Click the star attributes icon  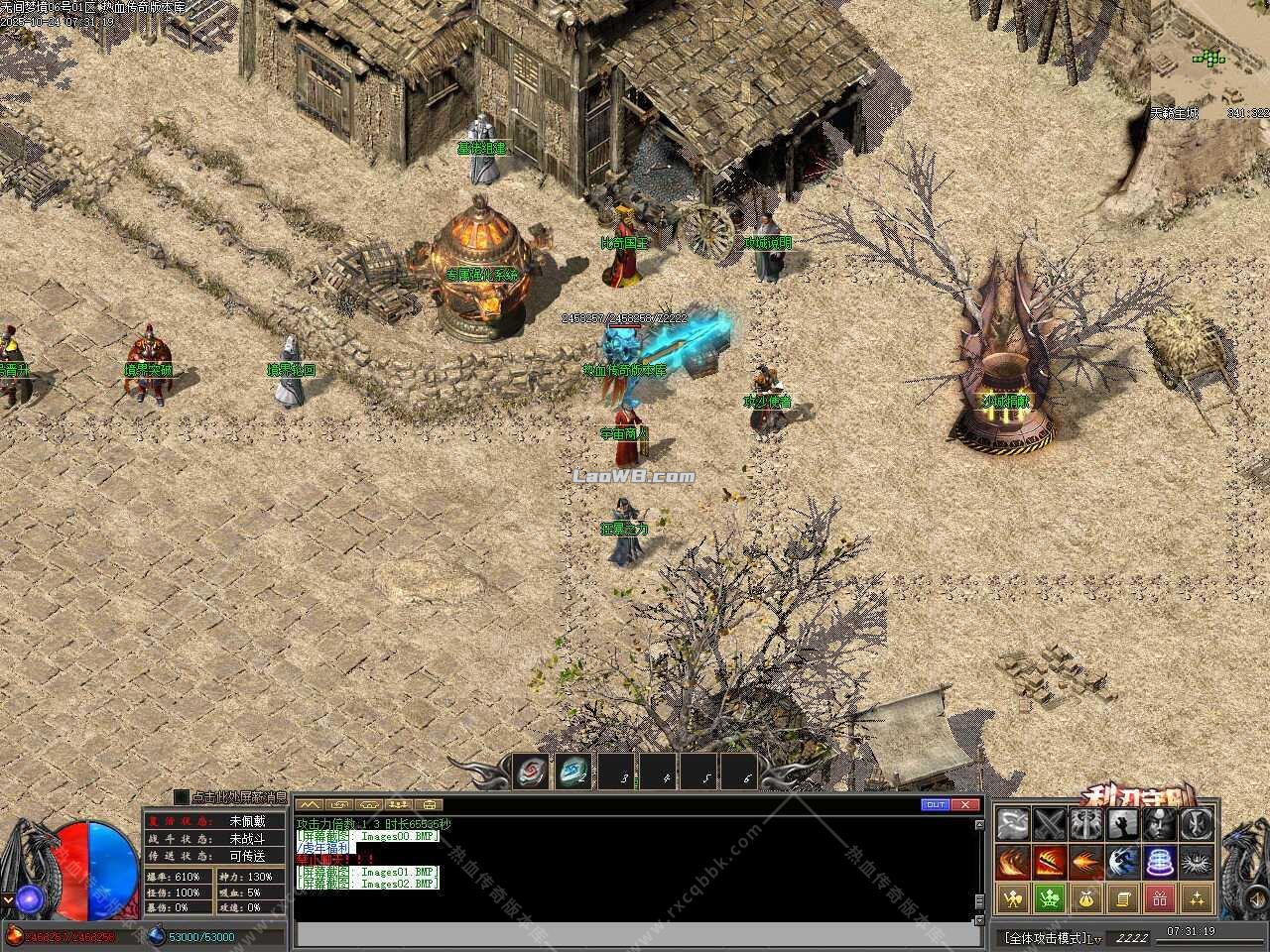[1195, 899]
